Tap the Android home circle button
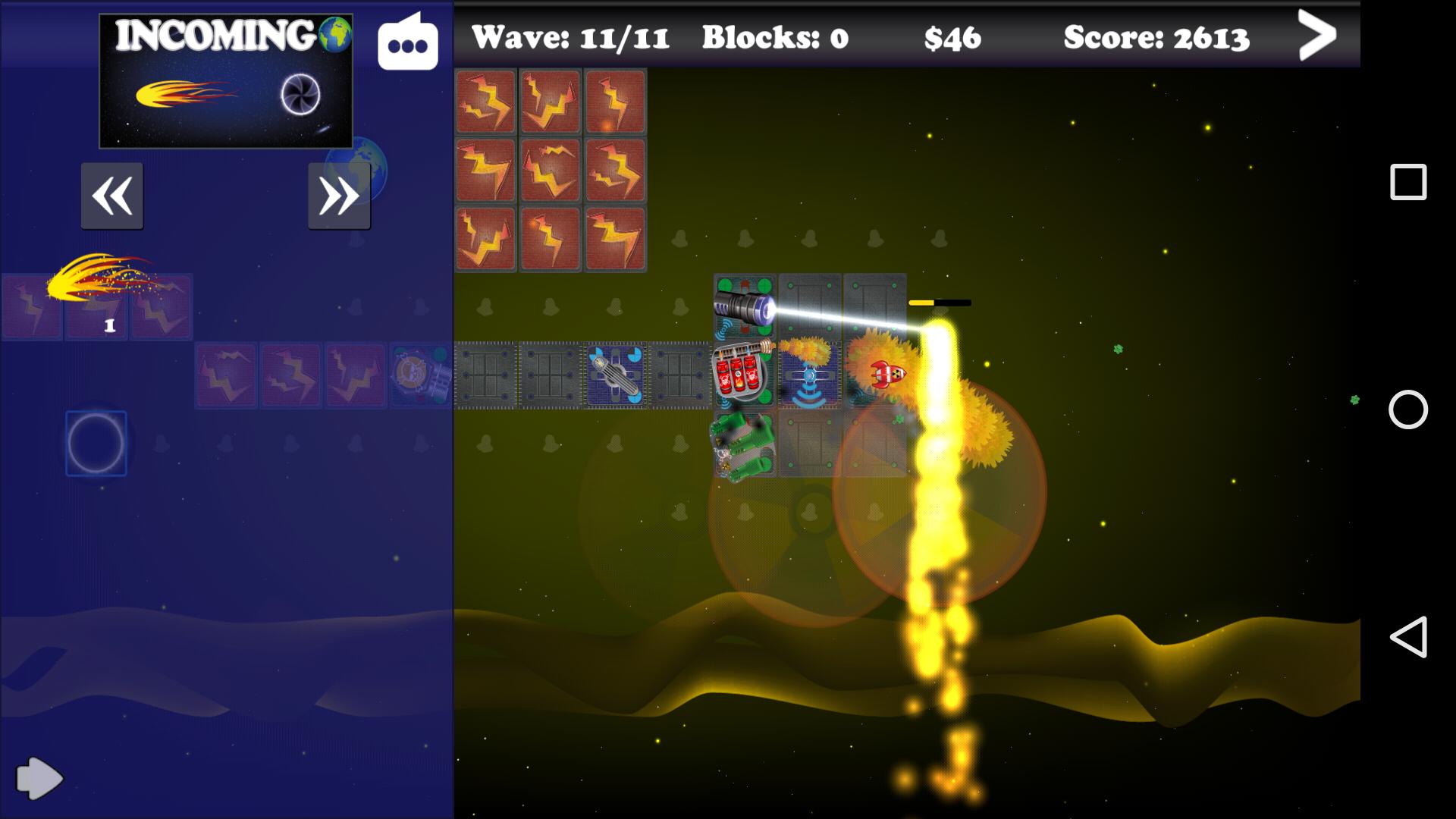Screen dimensions: 1456x819 coord(1408,409)
